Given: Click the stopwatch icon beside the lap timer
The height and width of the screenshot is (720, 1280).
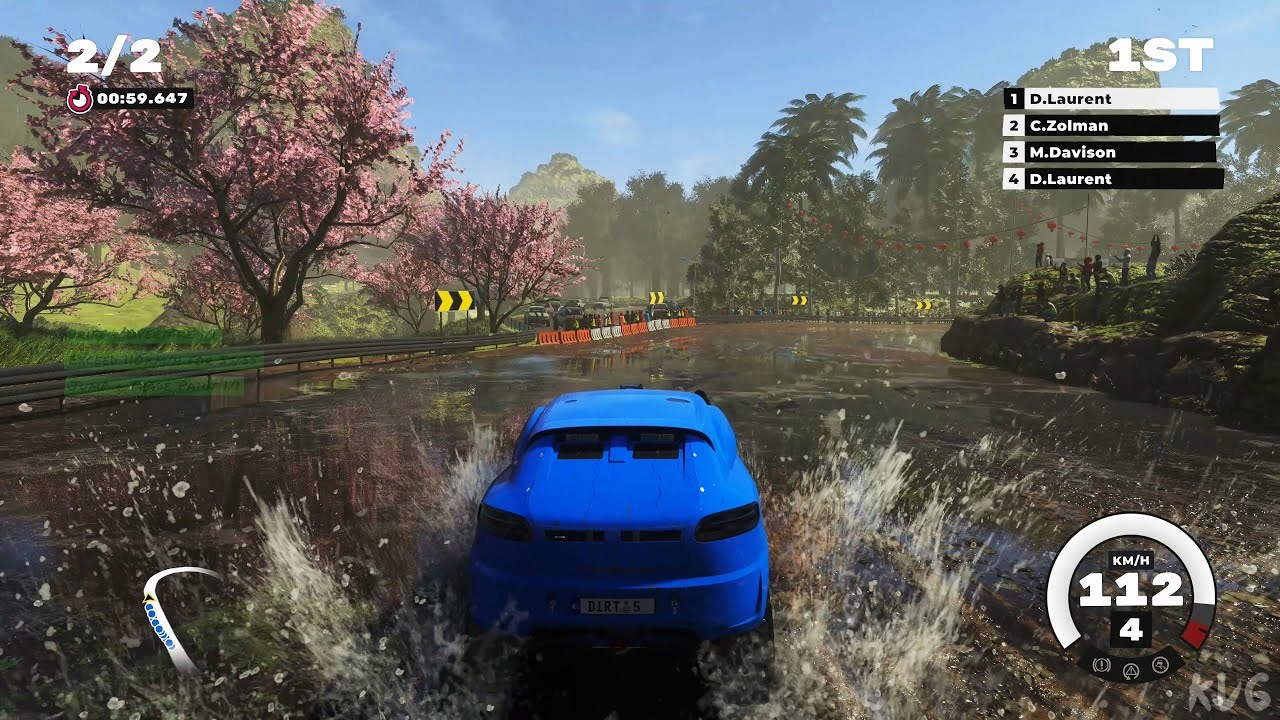Looking at the screenshot, I should coord(80,98).
